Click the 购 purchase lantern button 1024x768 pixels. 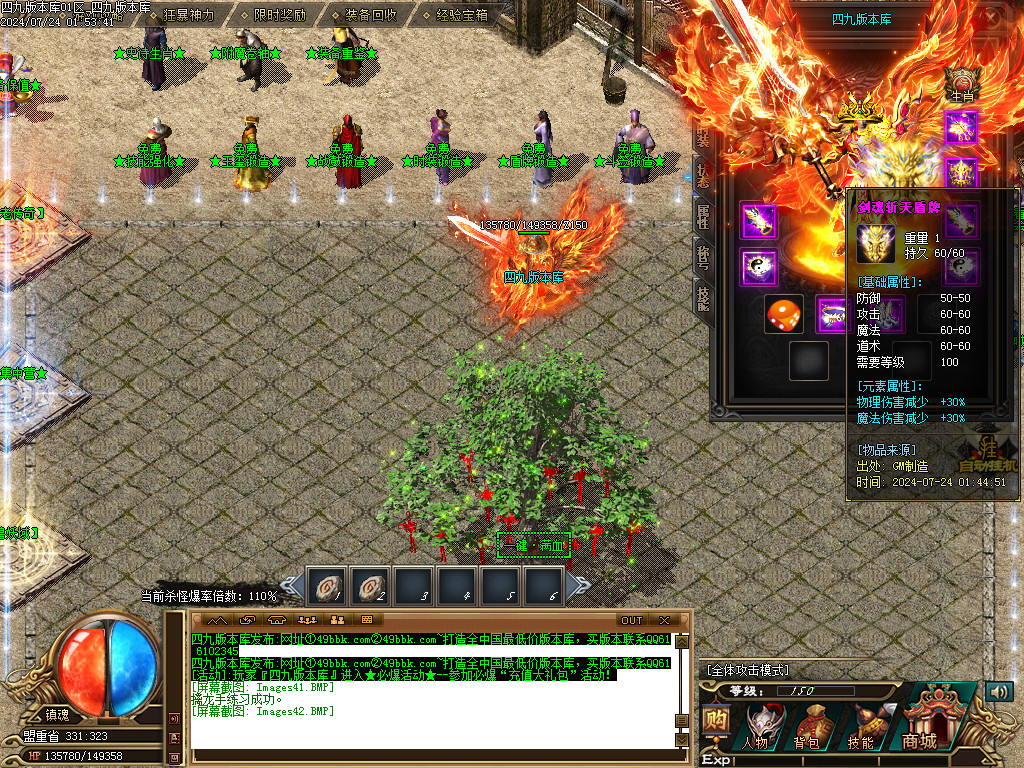tap(715, 722)
